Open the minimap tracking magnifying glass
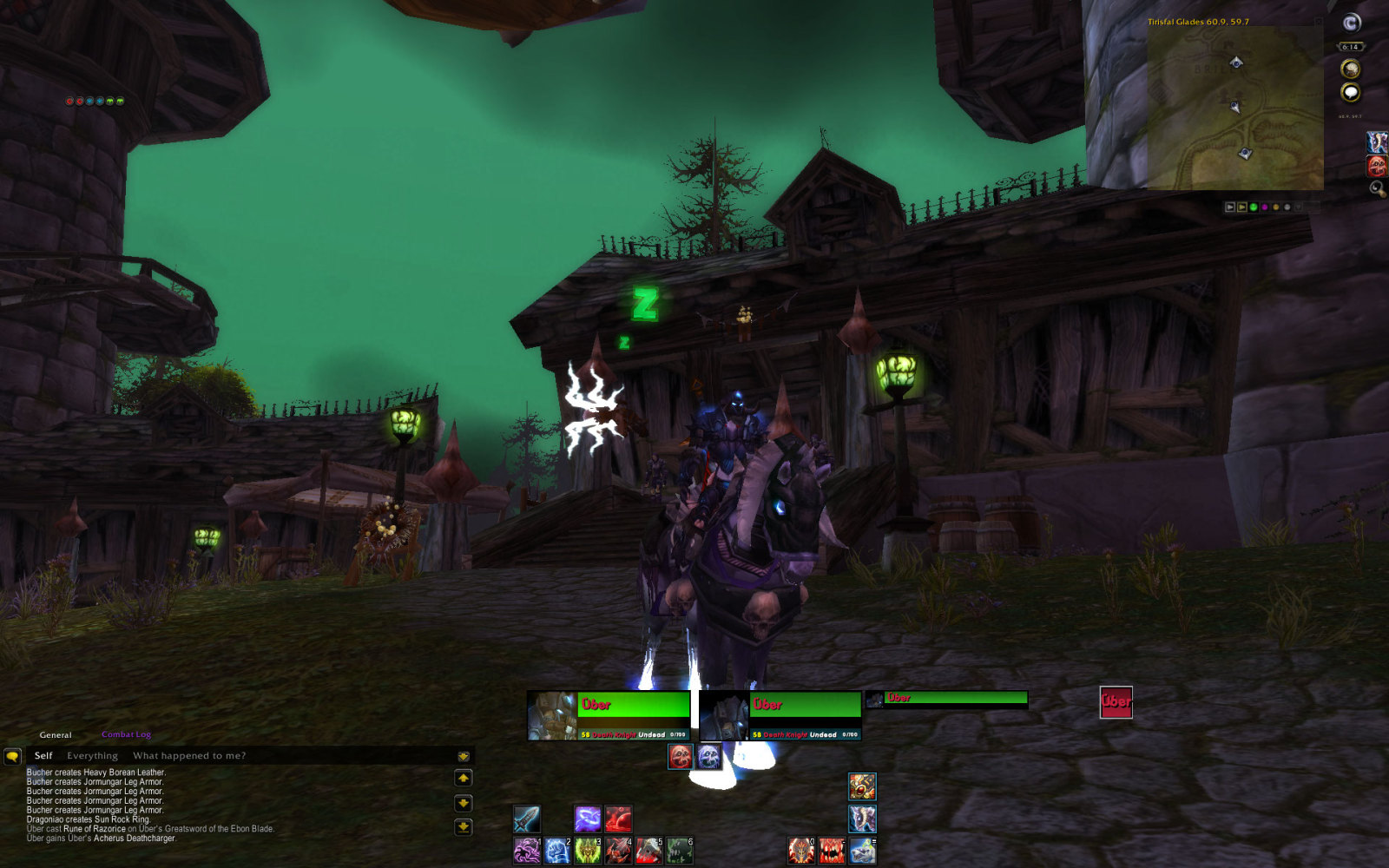The image size is (1389, 868). 1377,188
